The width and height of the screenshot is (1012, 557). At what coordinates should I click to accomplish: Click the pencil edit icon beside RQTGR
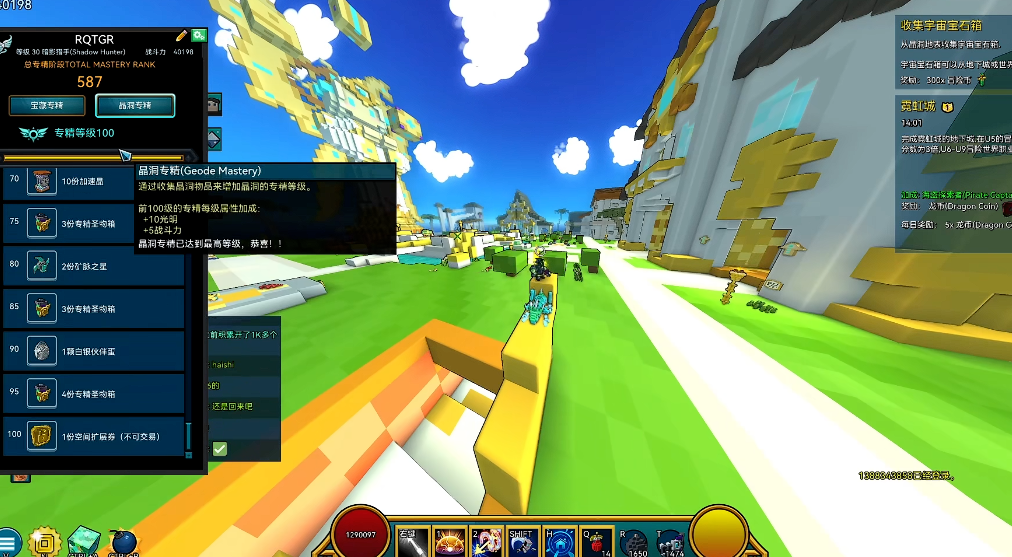(x=181, y=37)
